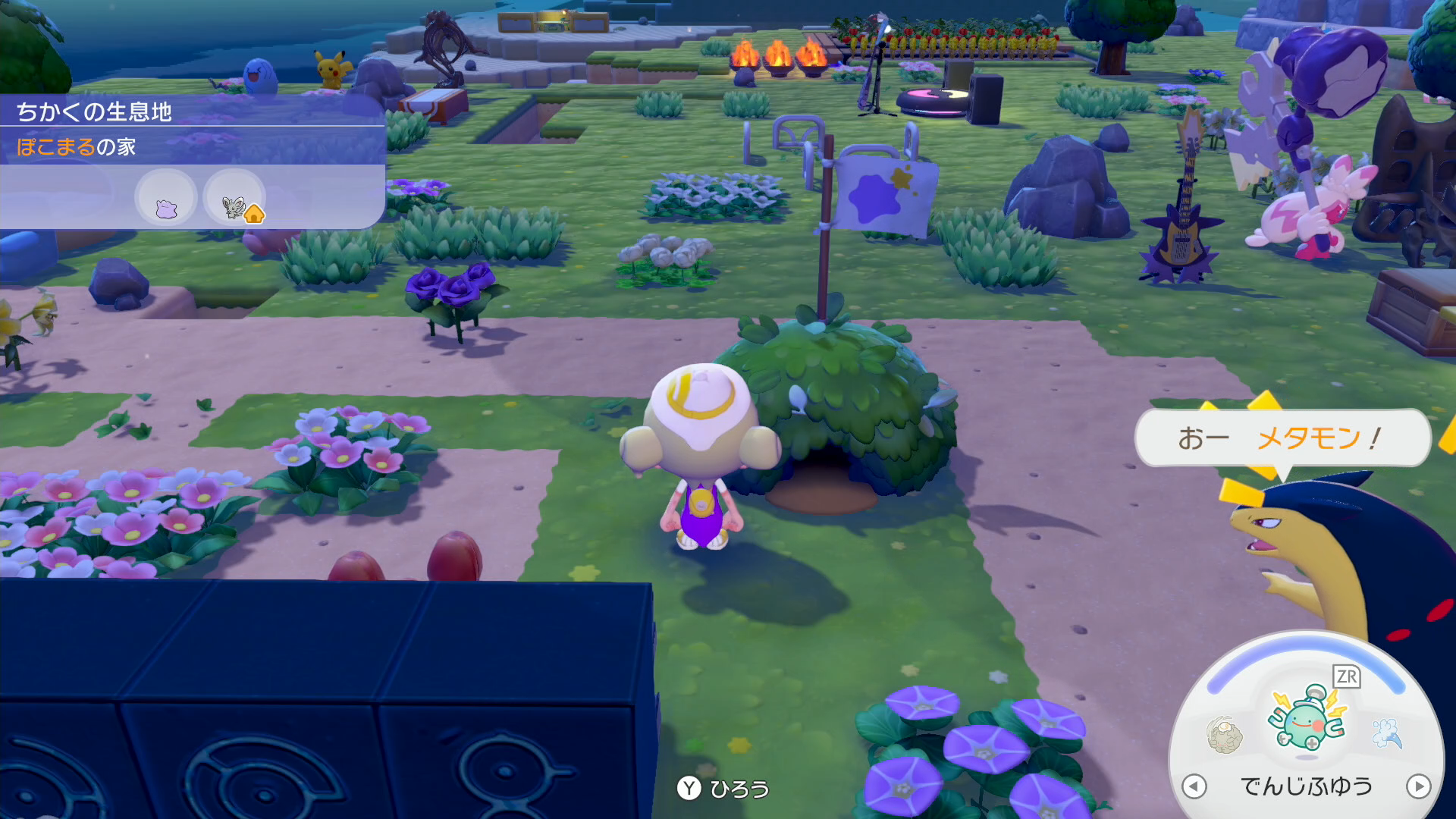
Task: Click the right arrow on the ability wheel
Action: point(1418,786)
